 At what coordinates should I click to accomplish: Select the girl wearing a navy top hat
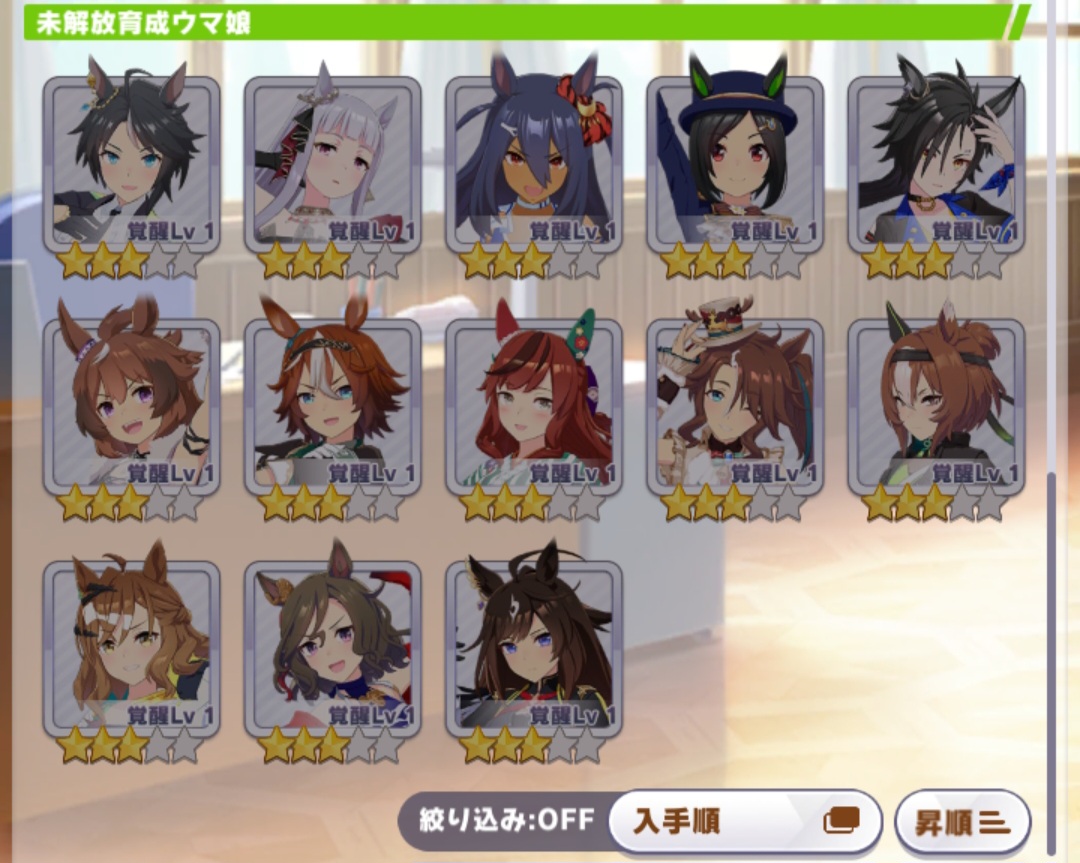point(735,165)
